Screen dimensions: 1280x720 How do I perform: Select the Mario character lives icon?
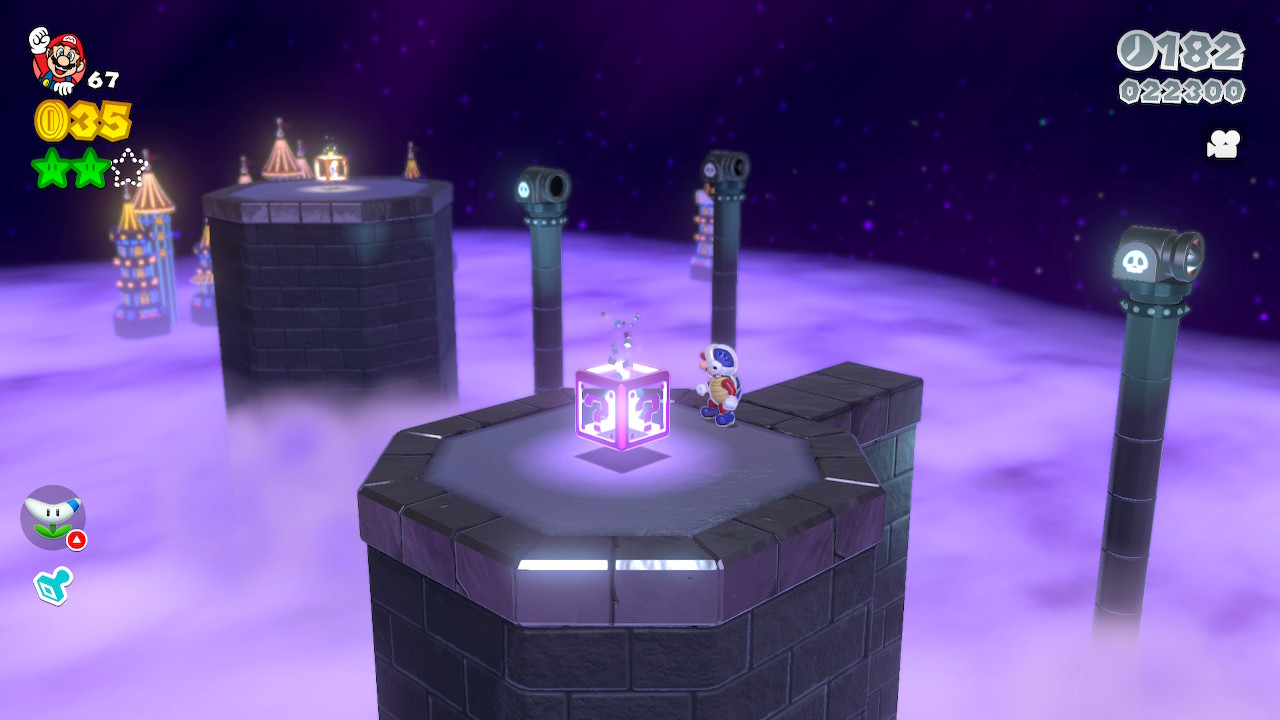click(x=56, y=59)
